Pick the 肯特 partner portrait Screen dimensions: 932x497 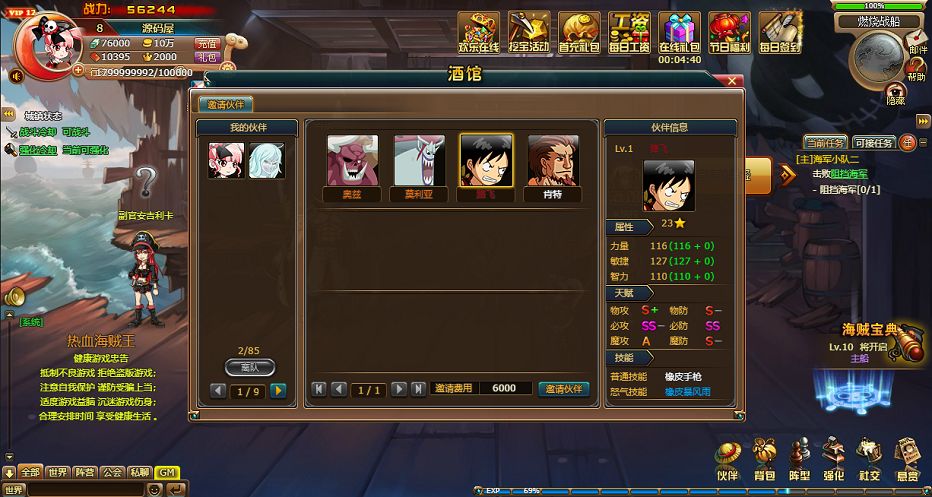click(553, 161)
